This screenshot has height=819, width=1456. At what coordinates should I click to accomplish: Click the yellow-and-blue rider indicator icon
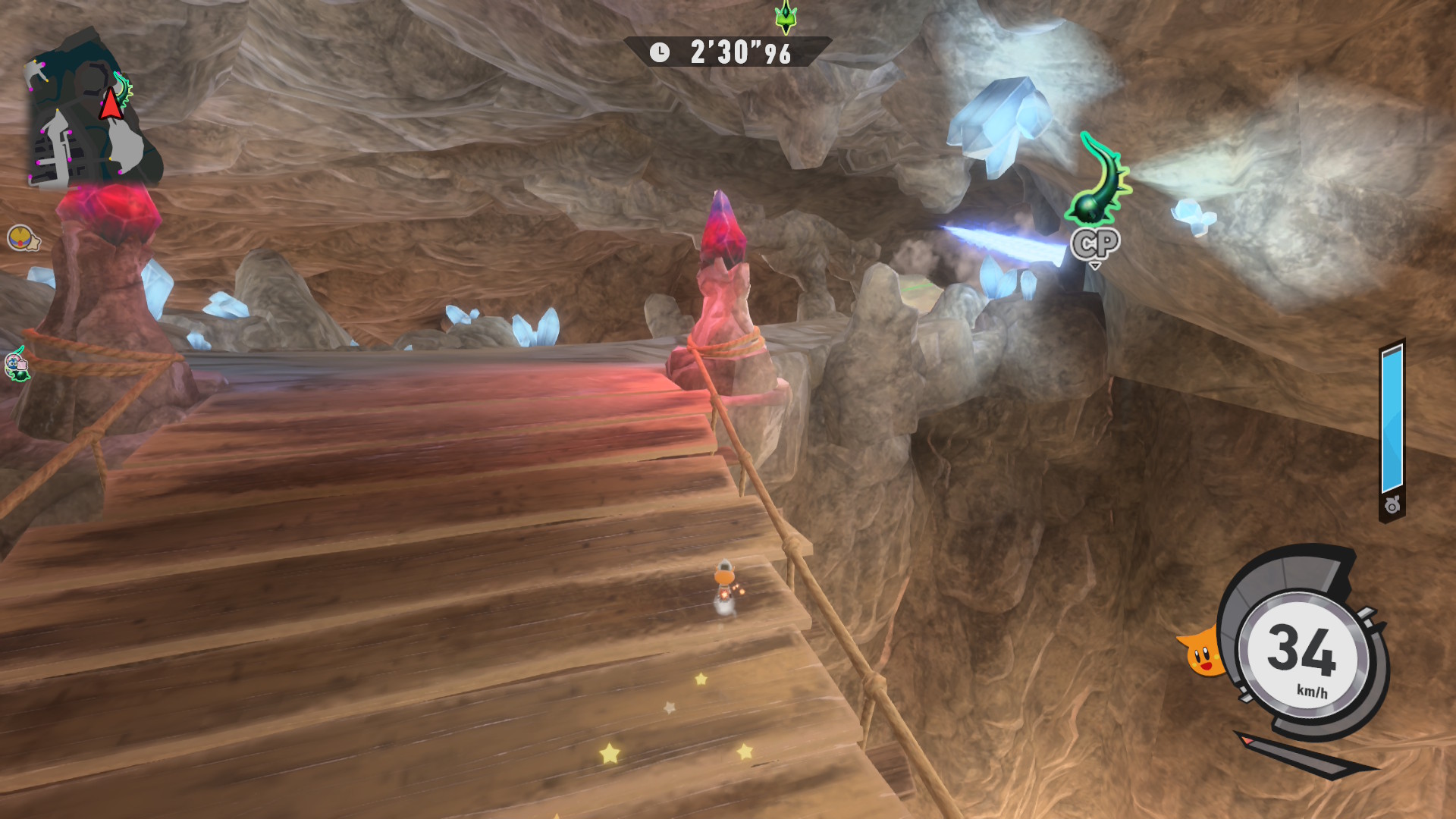click(x=22, y=239)
